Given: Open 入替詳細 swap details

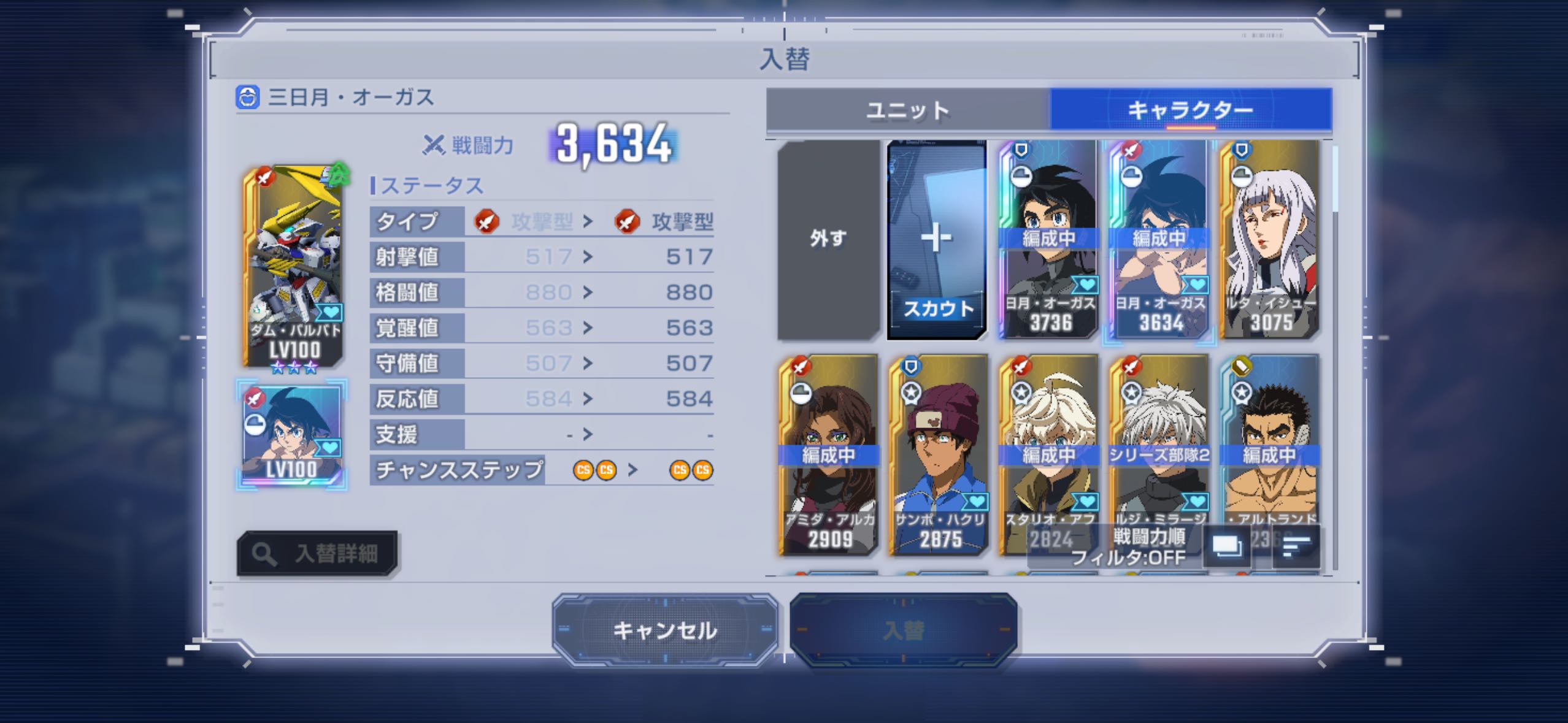Looking at the screenshot, I should (317, 554).
